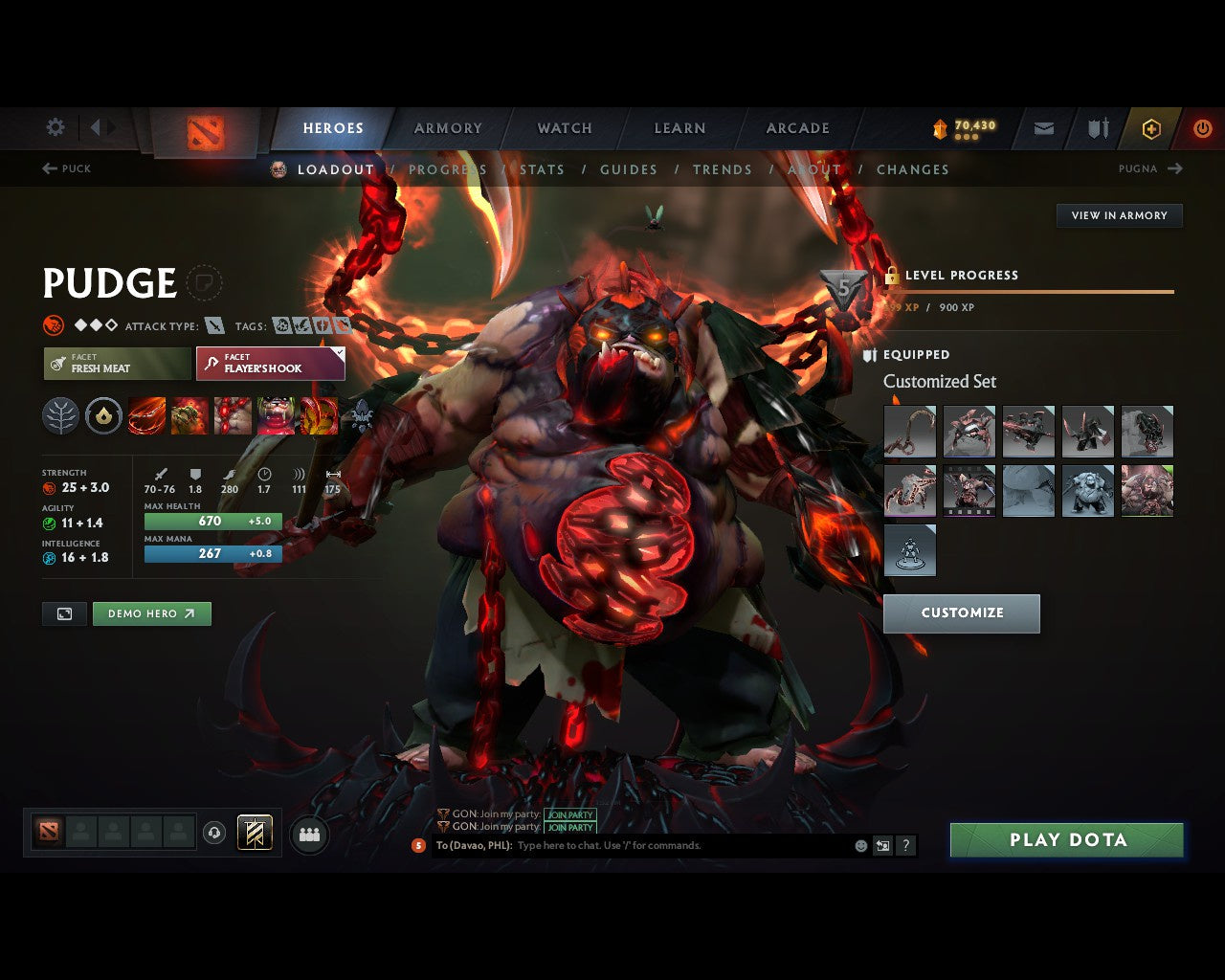
Task: Click the power/logout icon
Action: [1202, 128]
